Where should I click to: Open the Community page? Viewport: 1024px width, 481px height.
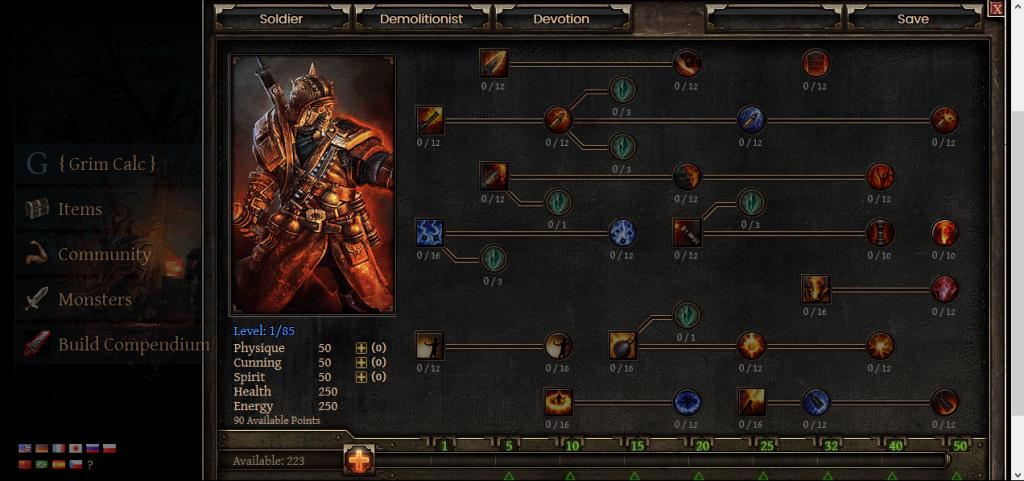104,254
